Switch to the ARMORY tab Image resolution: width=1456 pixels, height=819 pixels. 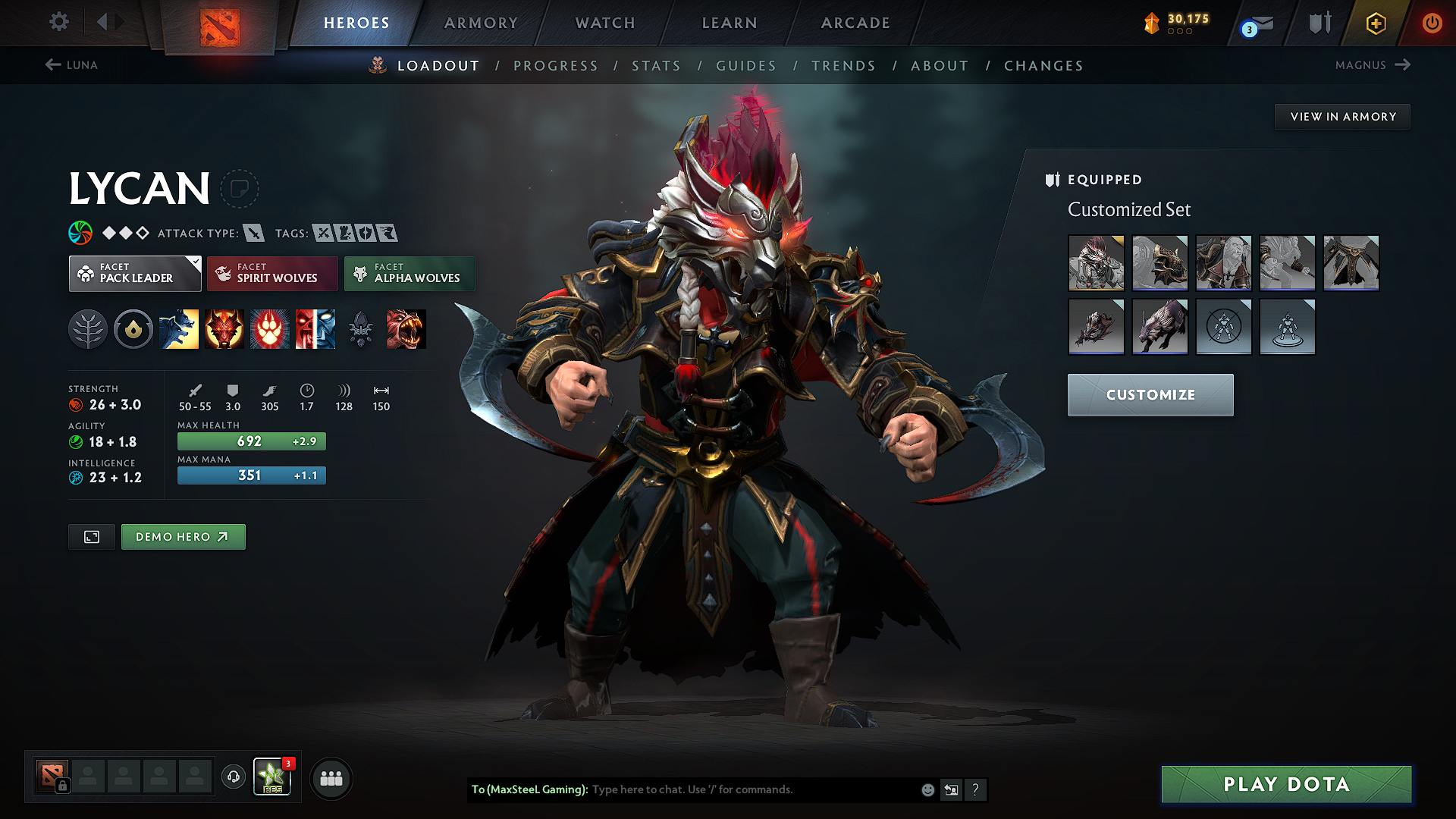[480, 23]
